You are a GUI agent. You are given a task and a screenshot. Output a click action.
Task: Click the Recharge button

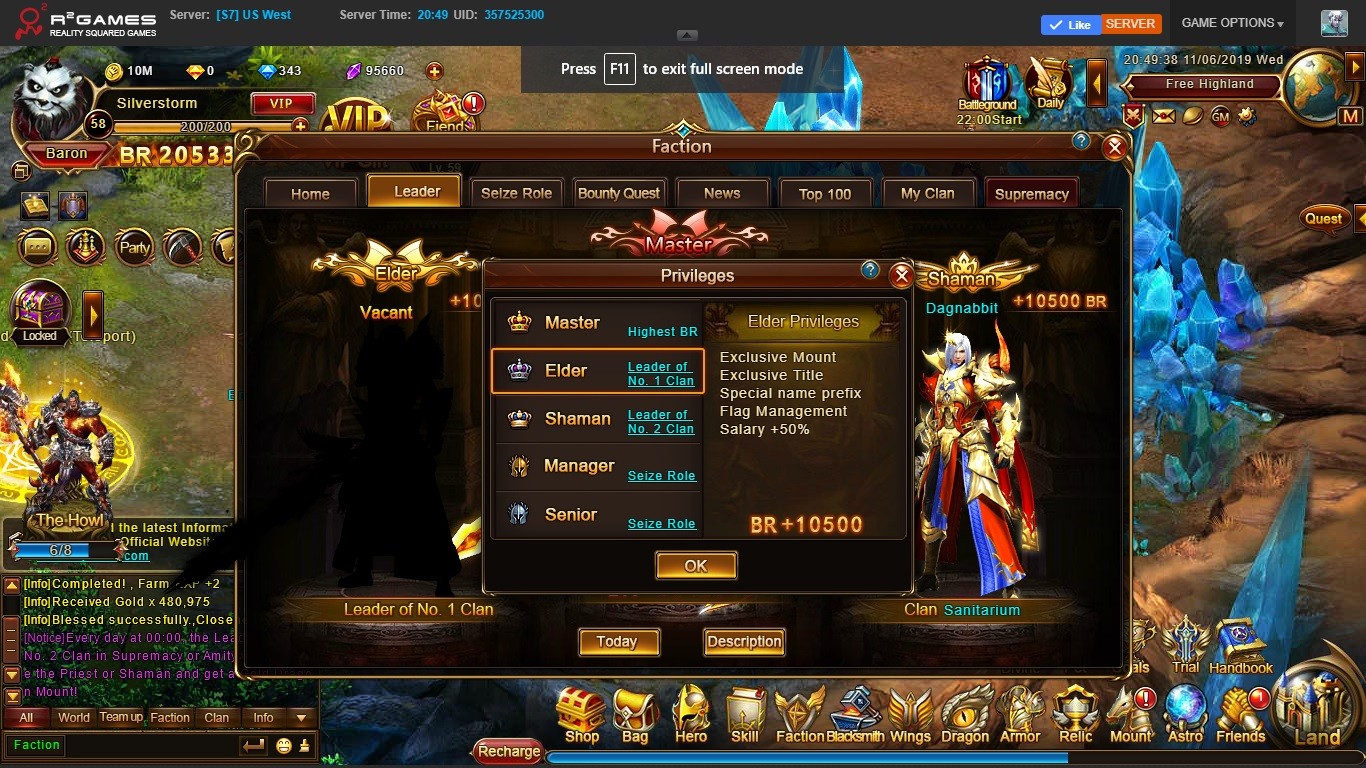[x=508, y=751]
